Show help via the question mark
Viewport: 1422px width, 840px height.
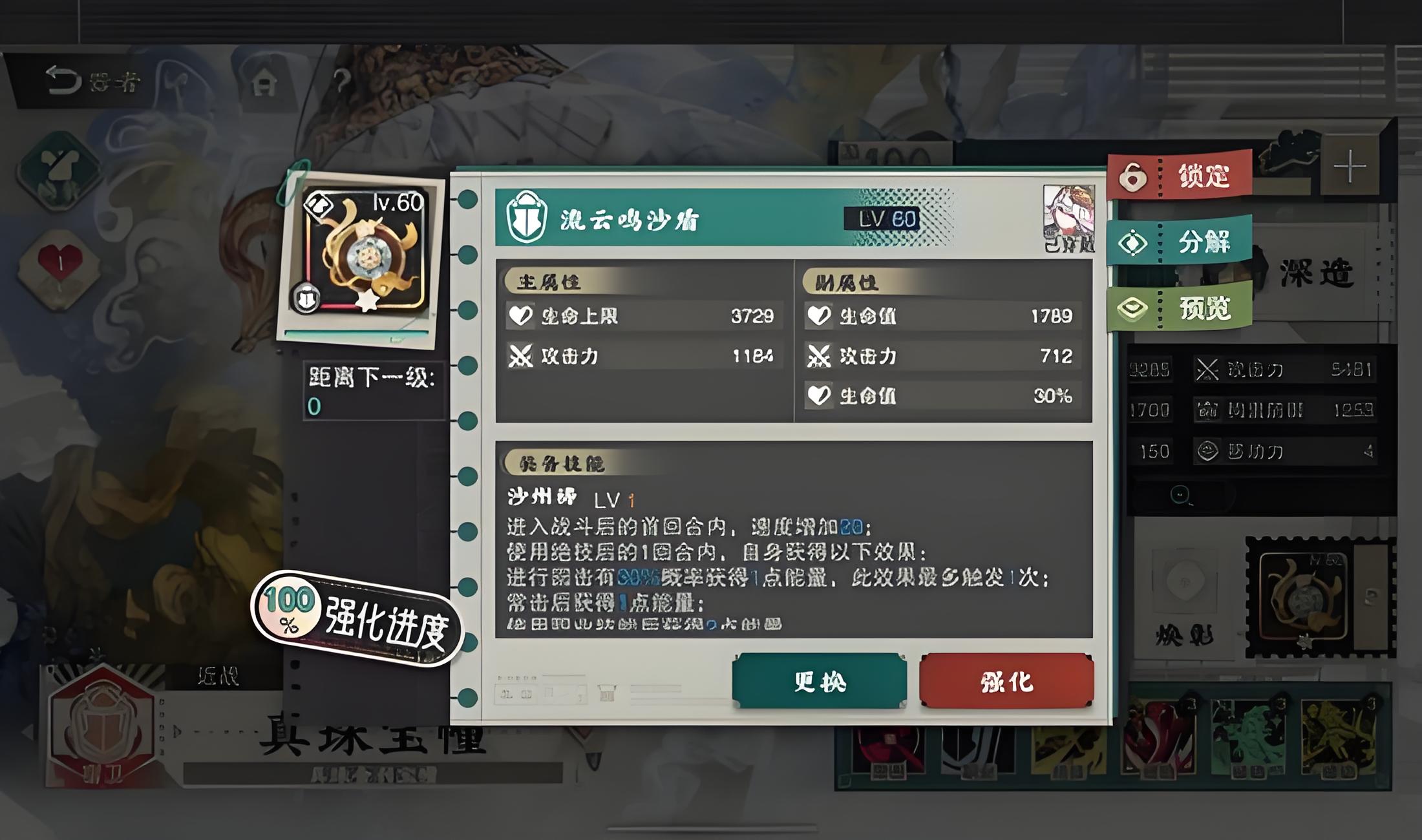[x=342, y=81]
